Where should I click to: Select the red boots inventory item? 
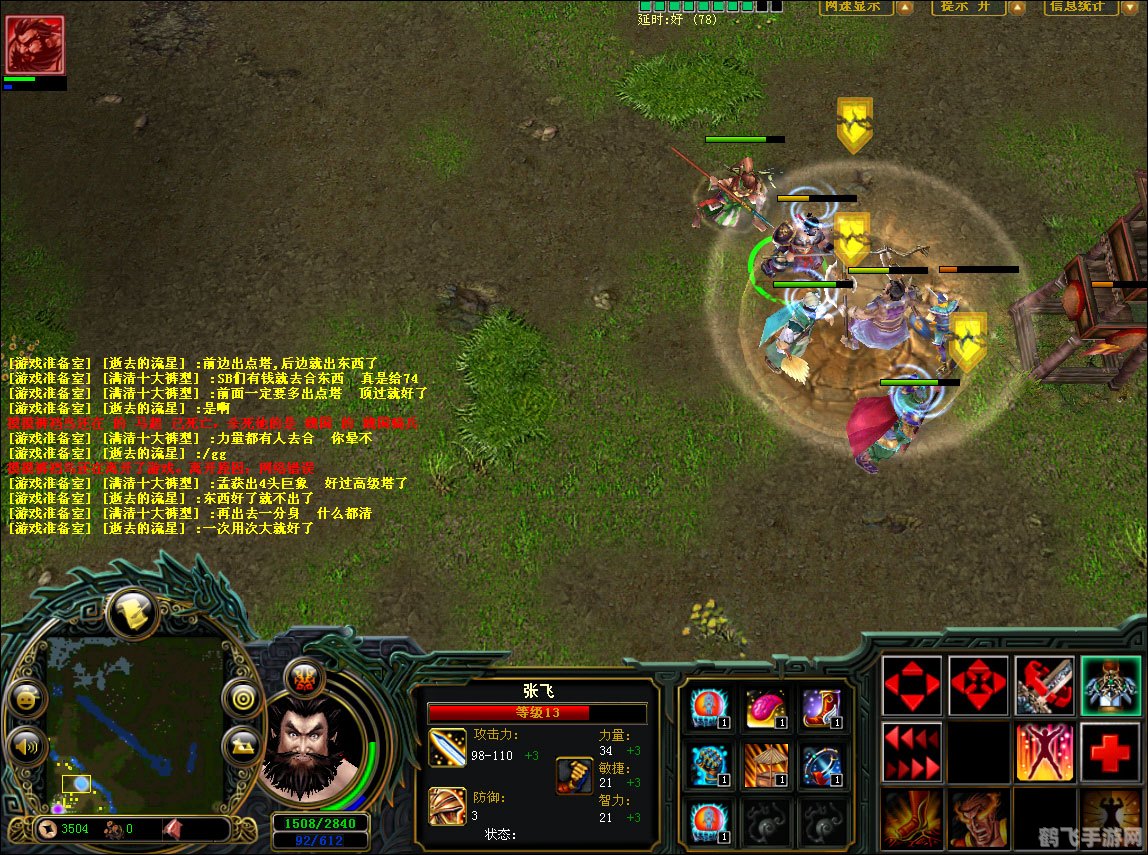[822, 706]
